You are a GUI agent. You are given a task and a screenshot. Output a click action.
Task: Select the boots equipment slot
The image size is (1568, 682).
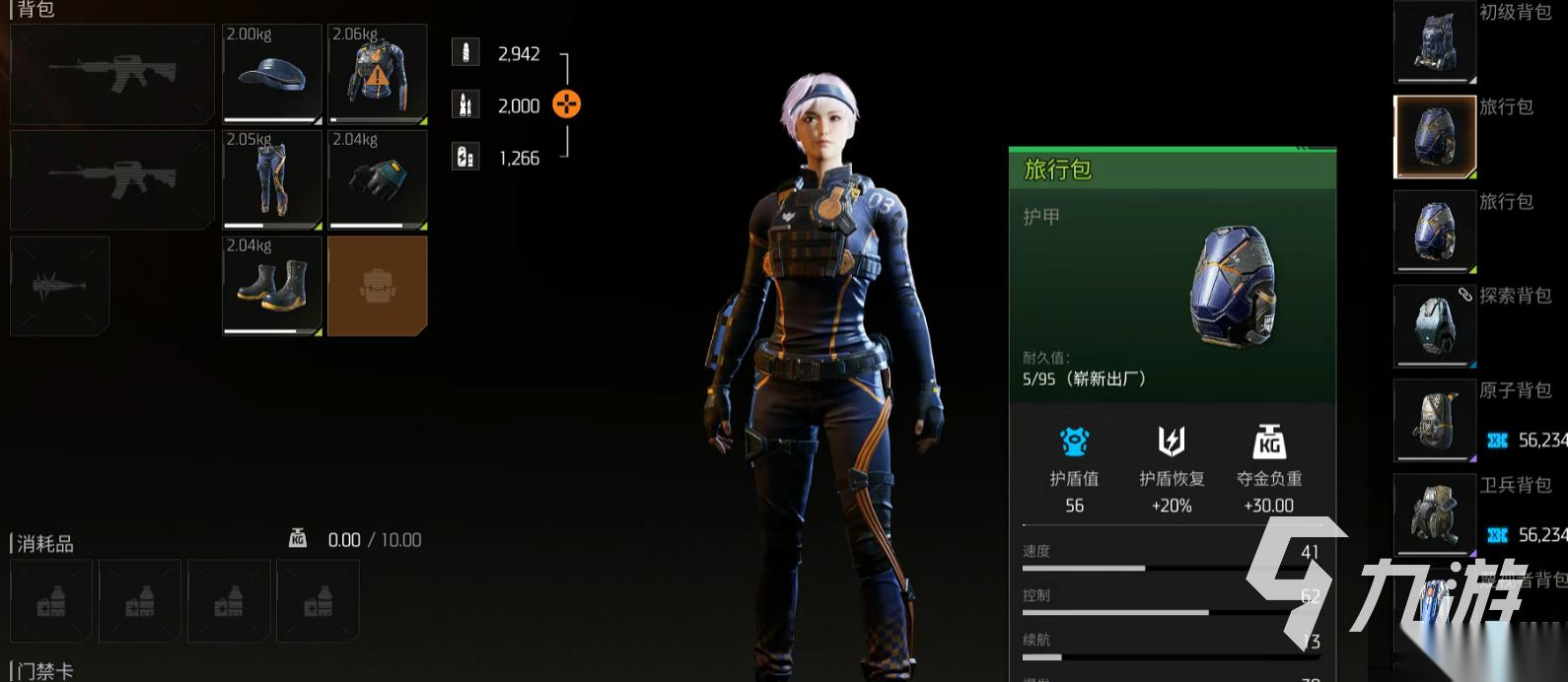click(x=272, y=286)
